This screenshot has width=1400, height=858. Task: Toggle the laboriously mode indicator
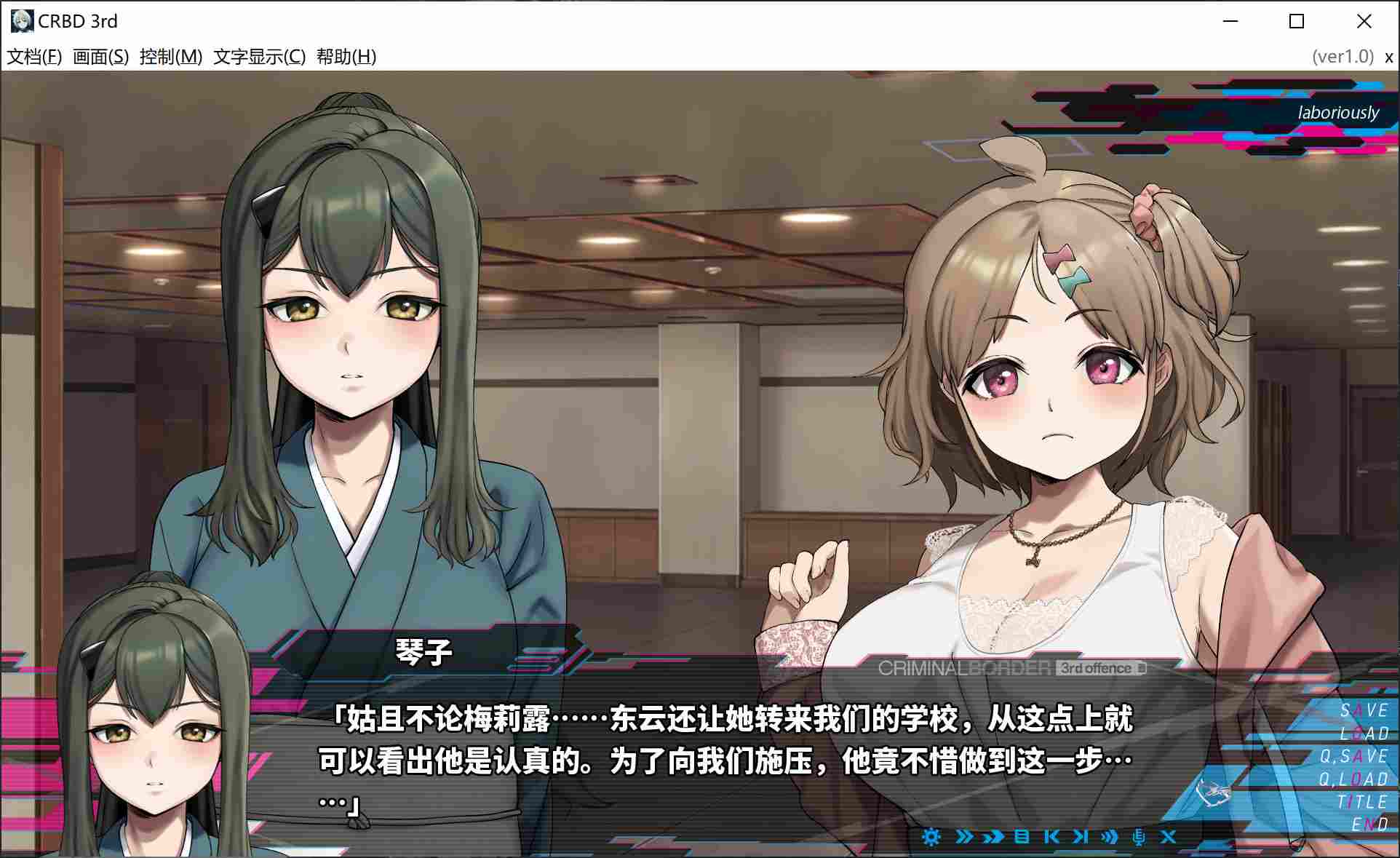1339,112
